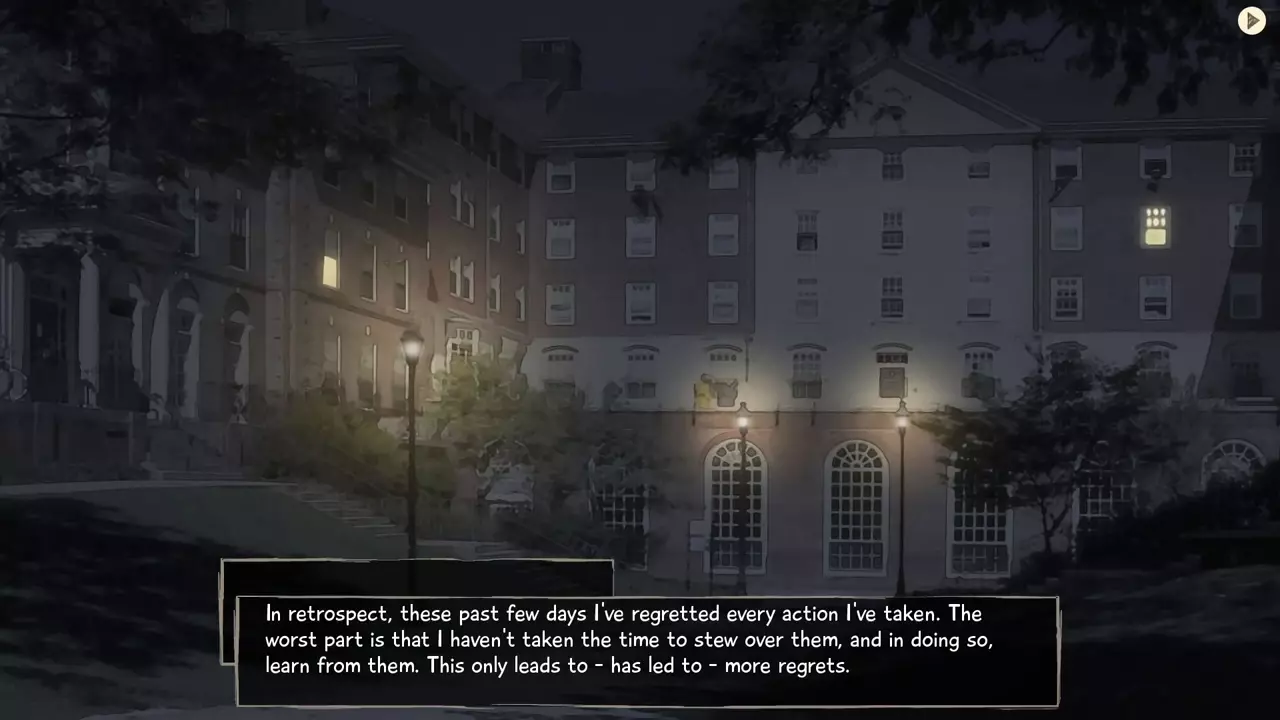This screenshot has height=720, width=1280.
Task: Click the round play arrow button
Action: (x=1252, y=21)
